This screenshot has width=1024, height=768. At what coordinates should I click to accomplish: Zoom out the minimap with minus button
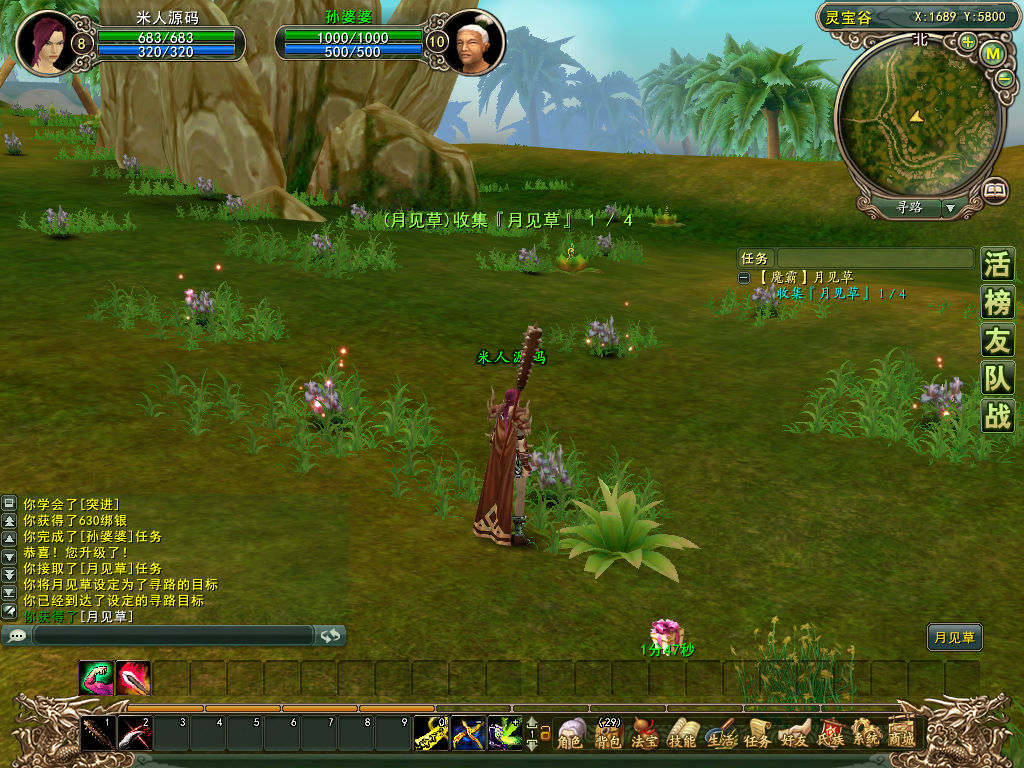click(1004, 78)
